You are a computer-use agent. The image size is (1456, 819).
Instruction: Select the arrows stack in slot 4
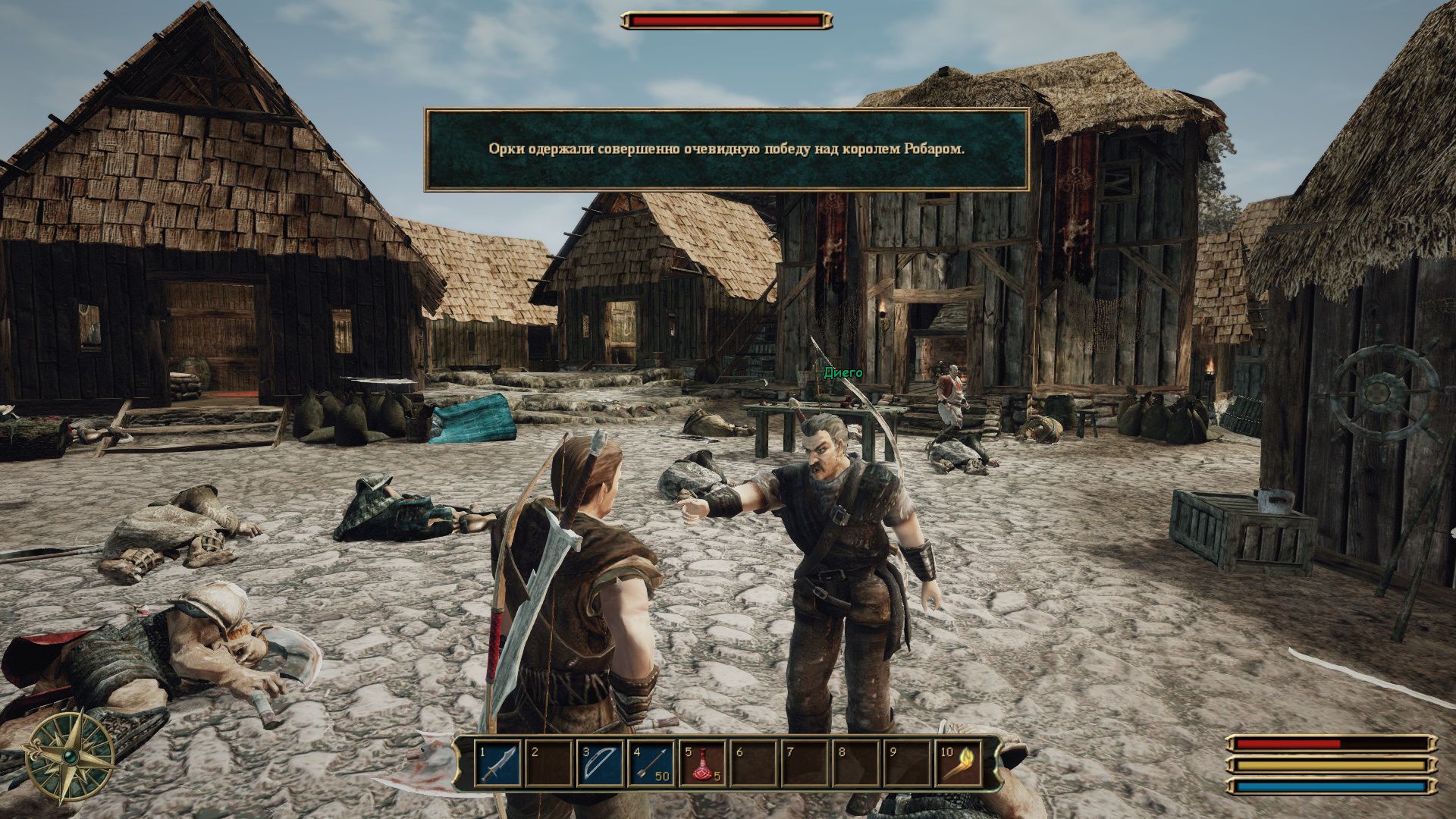[651, 764]
